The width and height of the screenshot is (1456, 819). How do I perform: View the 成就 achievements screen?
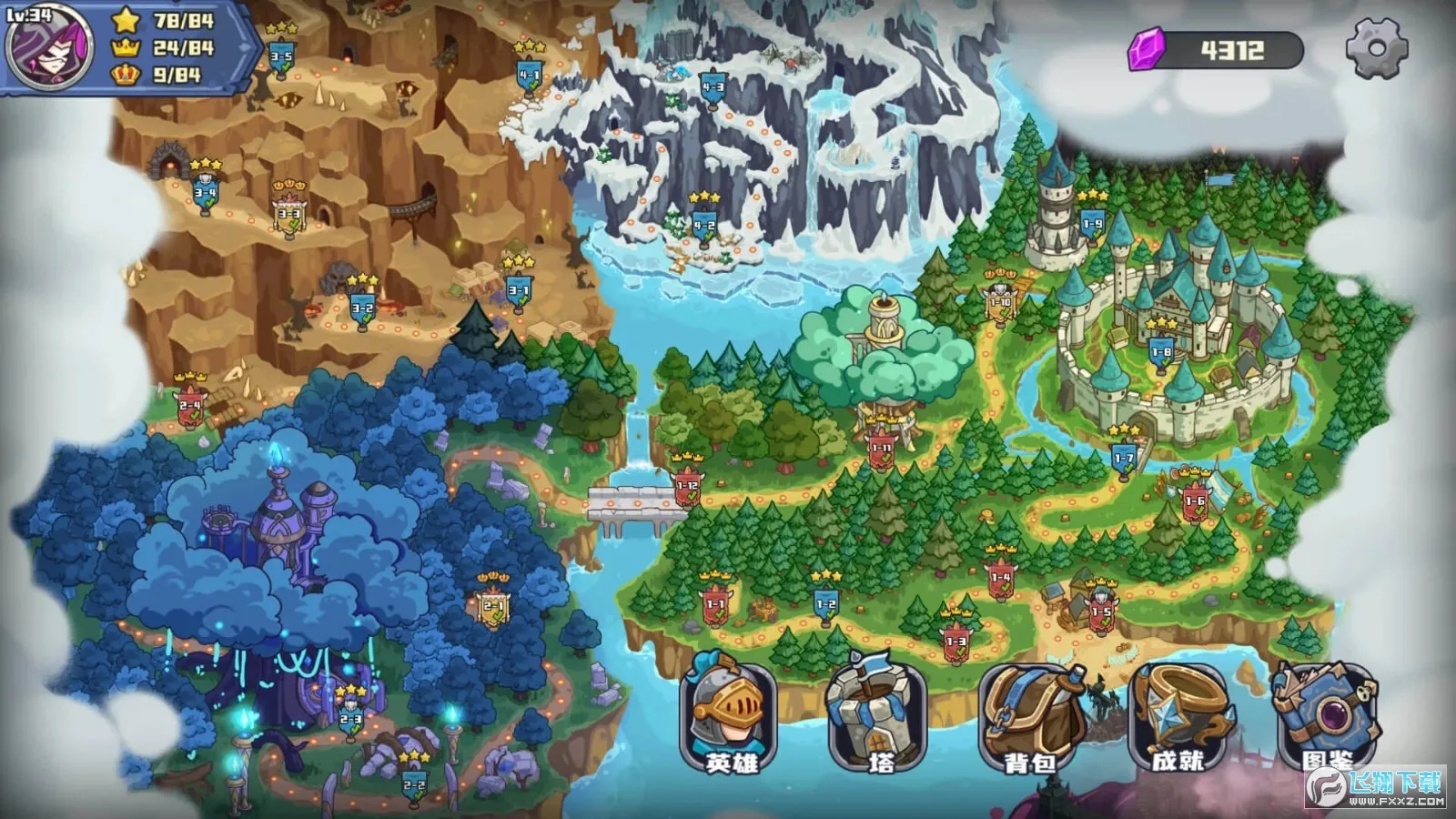pos(1178,716)
